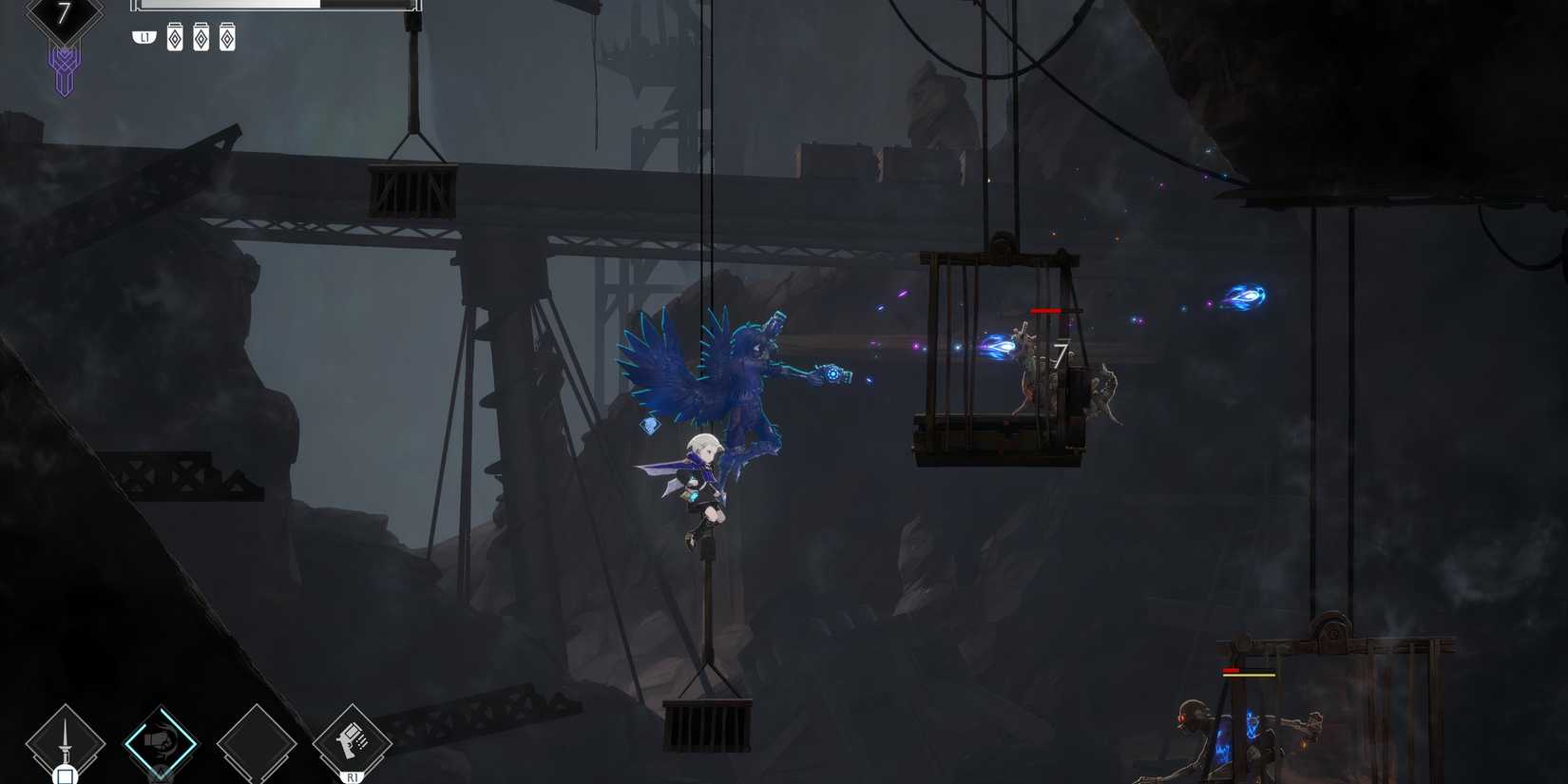Toggle the square button prompt under rapier skill
Screen dimensions: 1568x784
click(65, 775)
